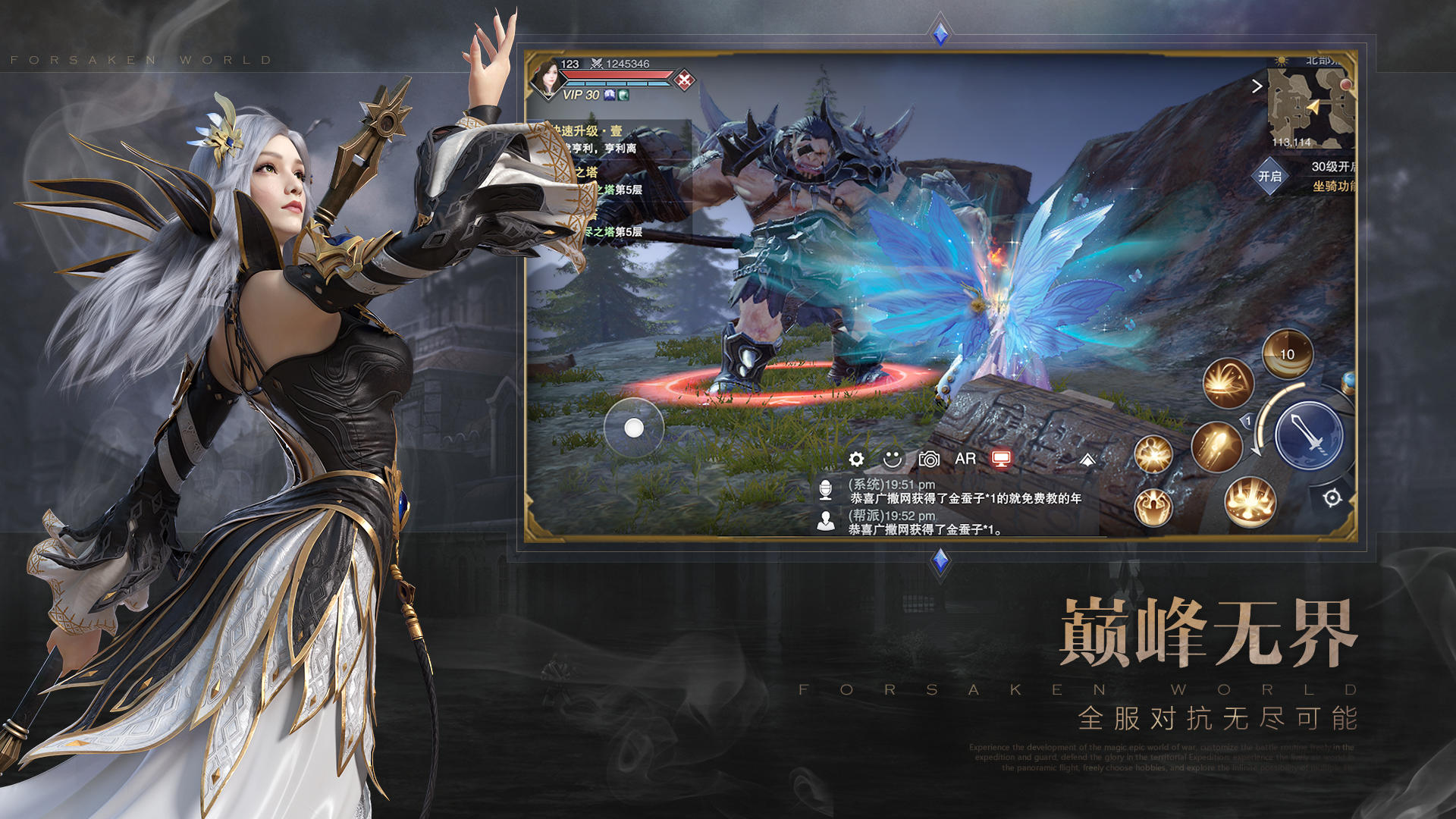Screen dimensions: 1456x819
Task: Toggle the chat panel collapse arrow
Action: point(1089,458)
